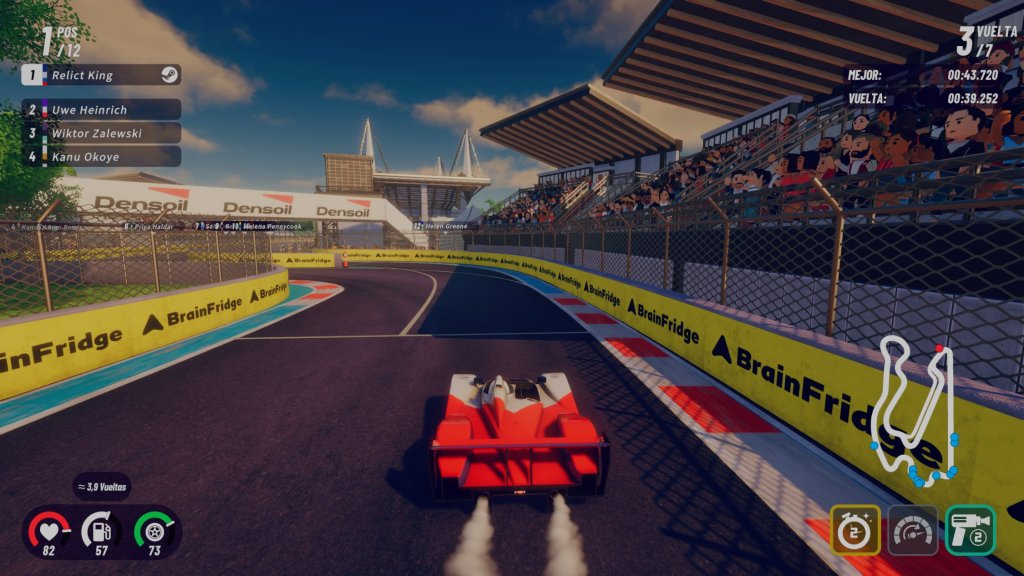Activate the yellow stopwatch ability
This screenshot has width=1024, height=576.
click(855, 530)
